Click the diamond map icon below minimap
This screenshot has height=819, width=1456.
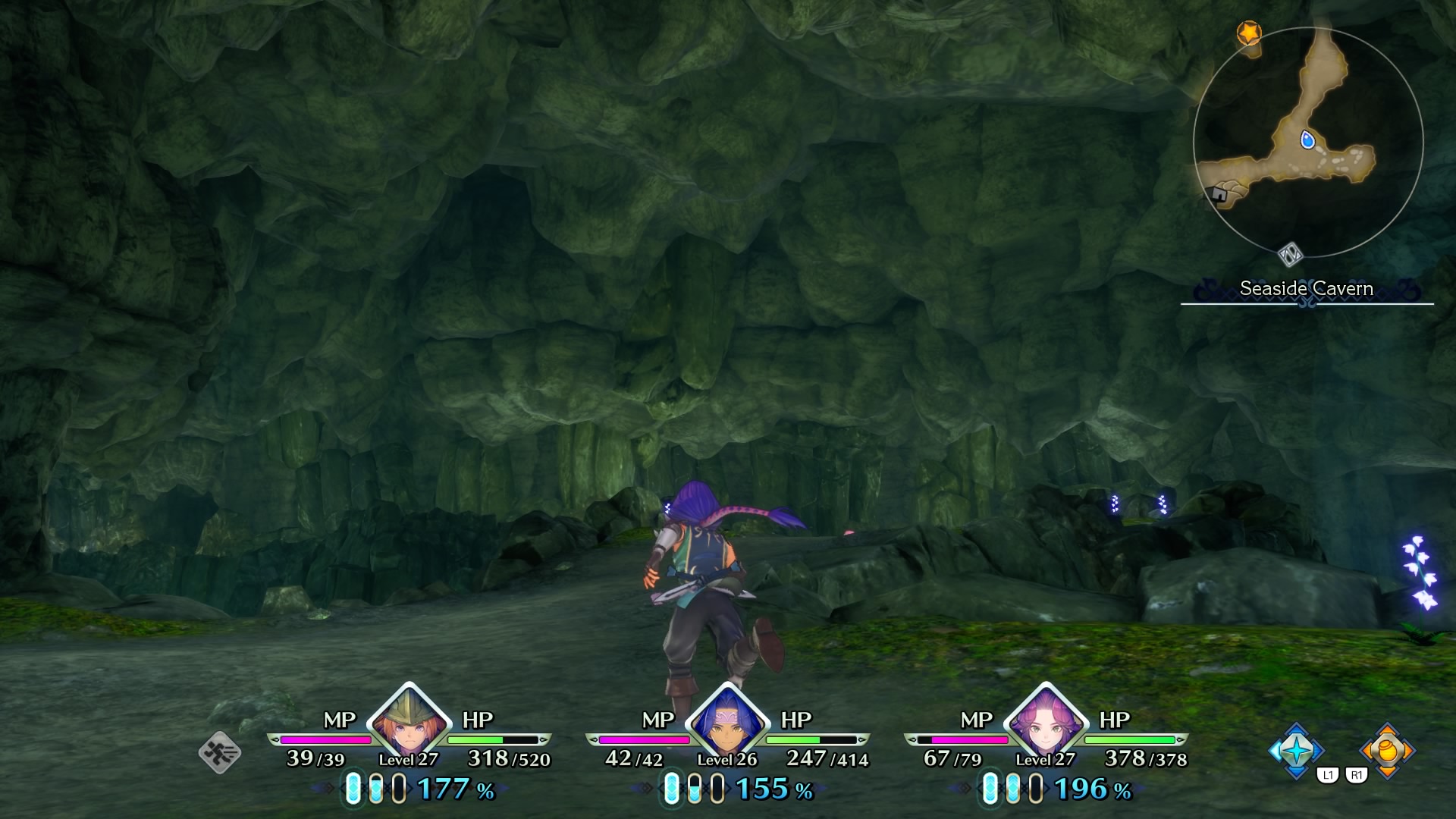pos(1290,254)
